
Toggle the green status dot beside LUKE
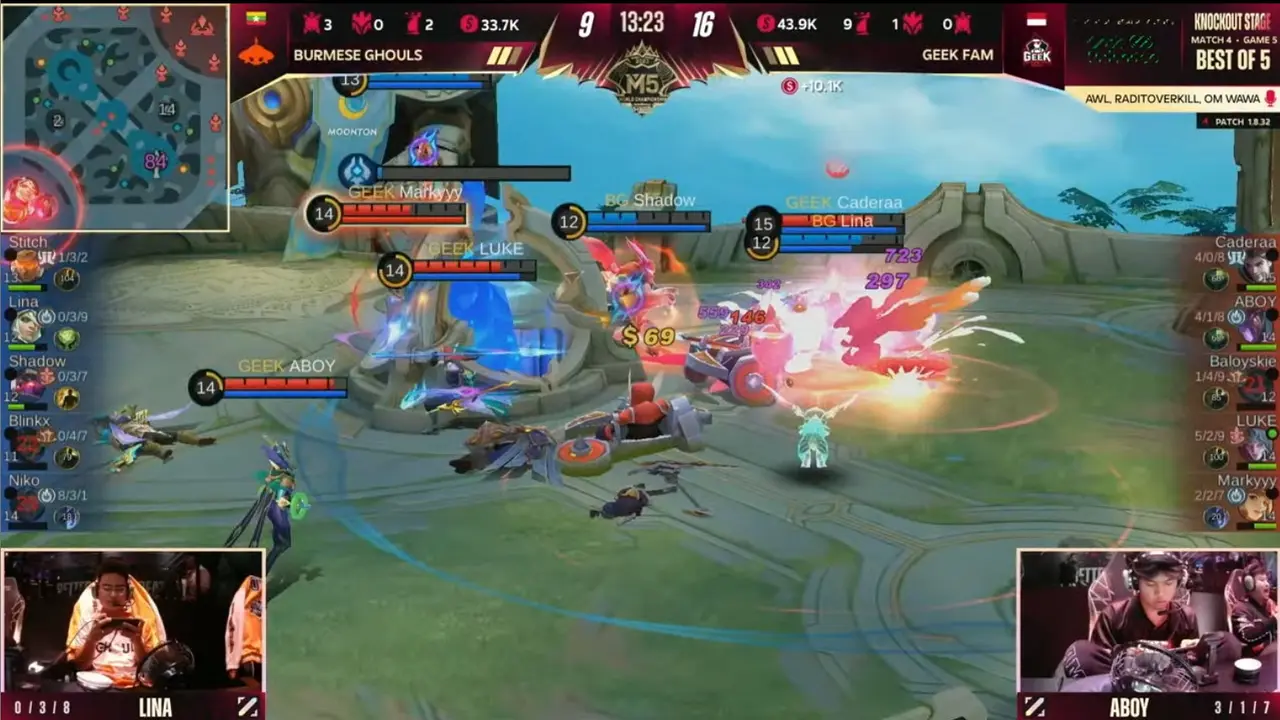pos(1271,434)
